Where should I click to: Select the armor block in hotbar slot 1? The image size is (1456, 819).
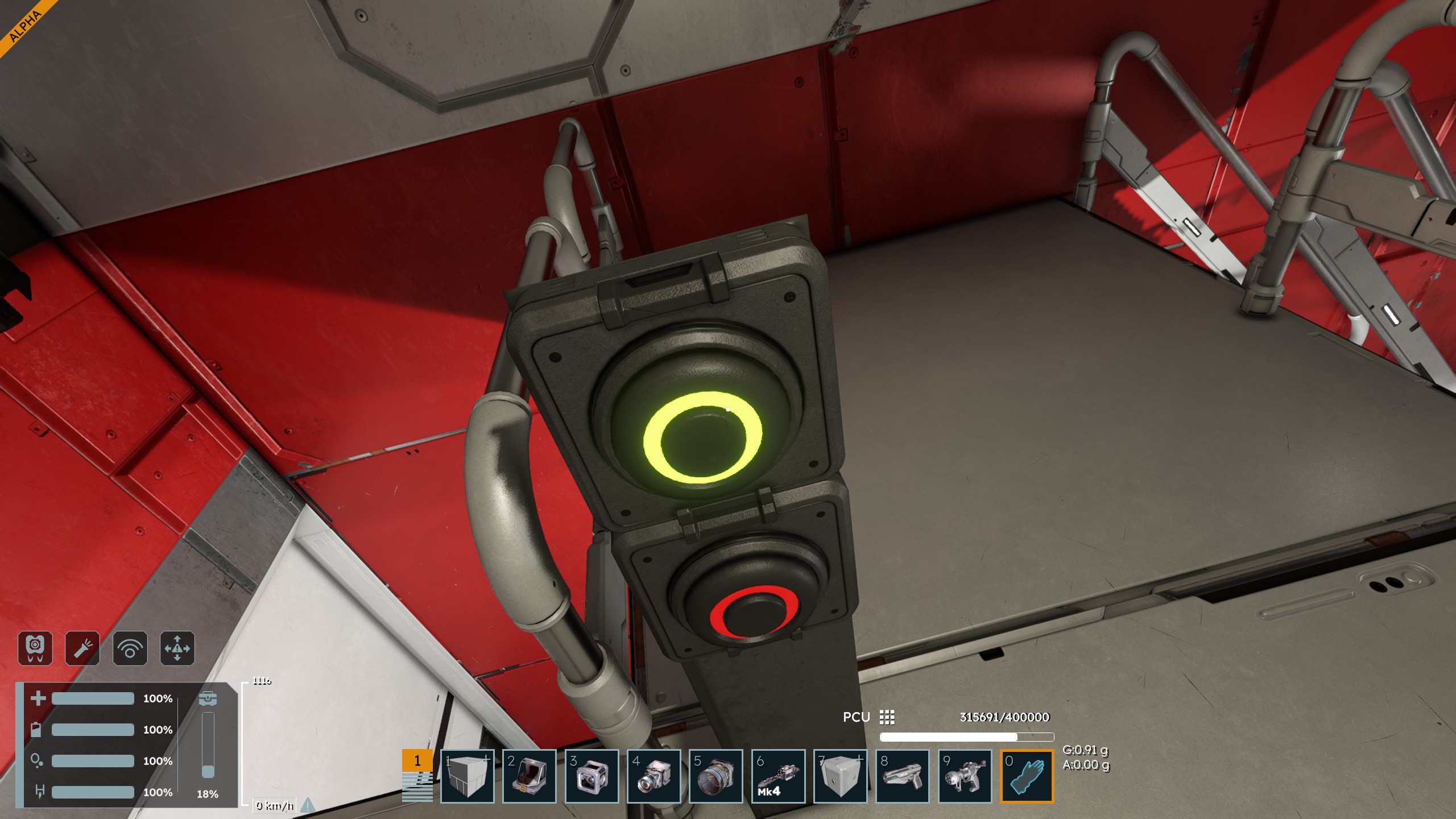(467, 776)
